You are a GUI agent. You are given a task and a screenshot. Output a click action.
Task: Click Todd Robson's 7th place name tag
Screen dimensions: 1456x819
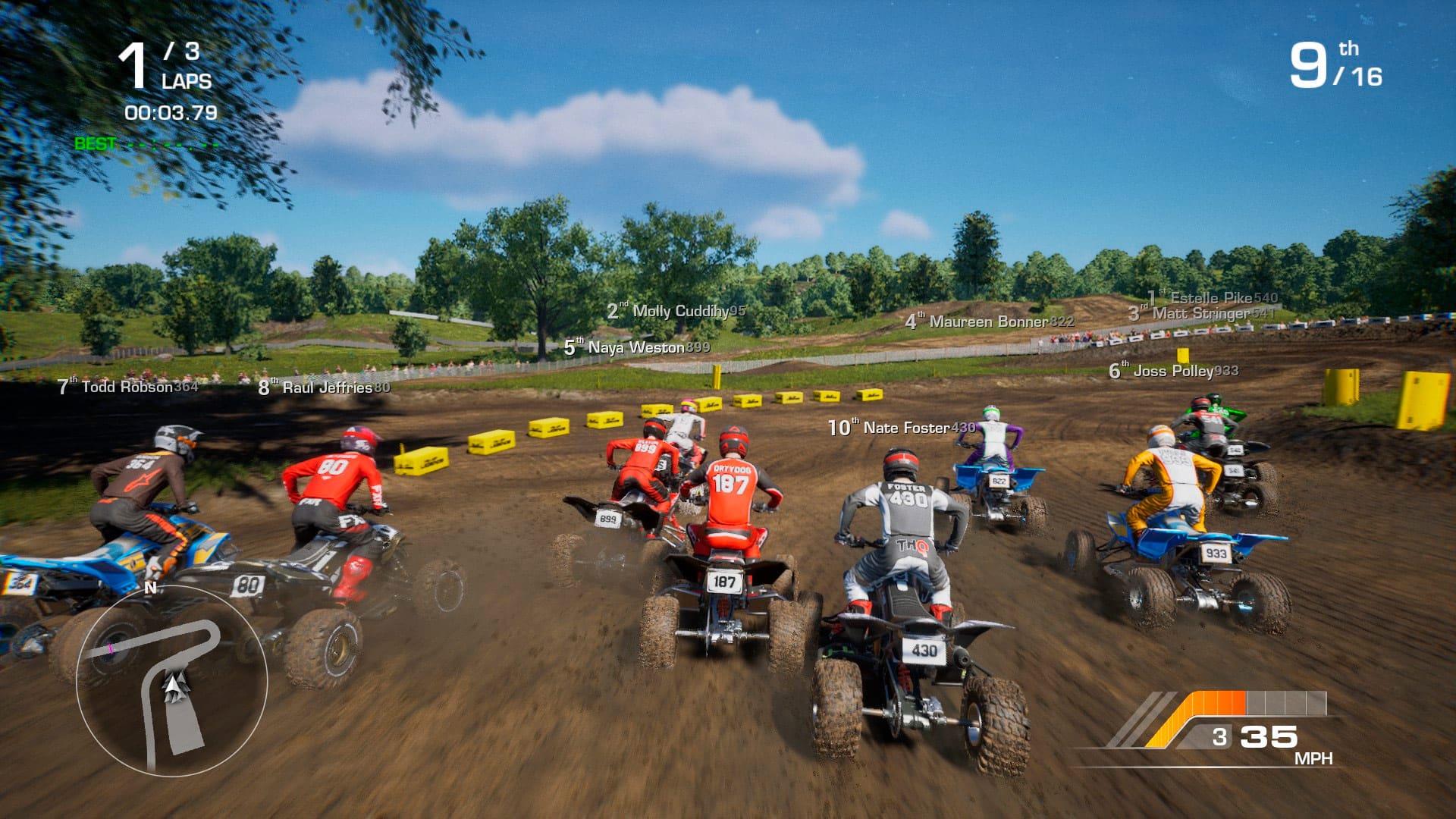[127, 387]
